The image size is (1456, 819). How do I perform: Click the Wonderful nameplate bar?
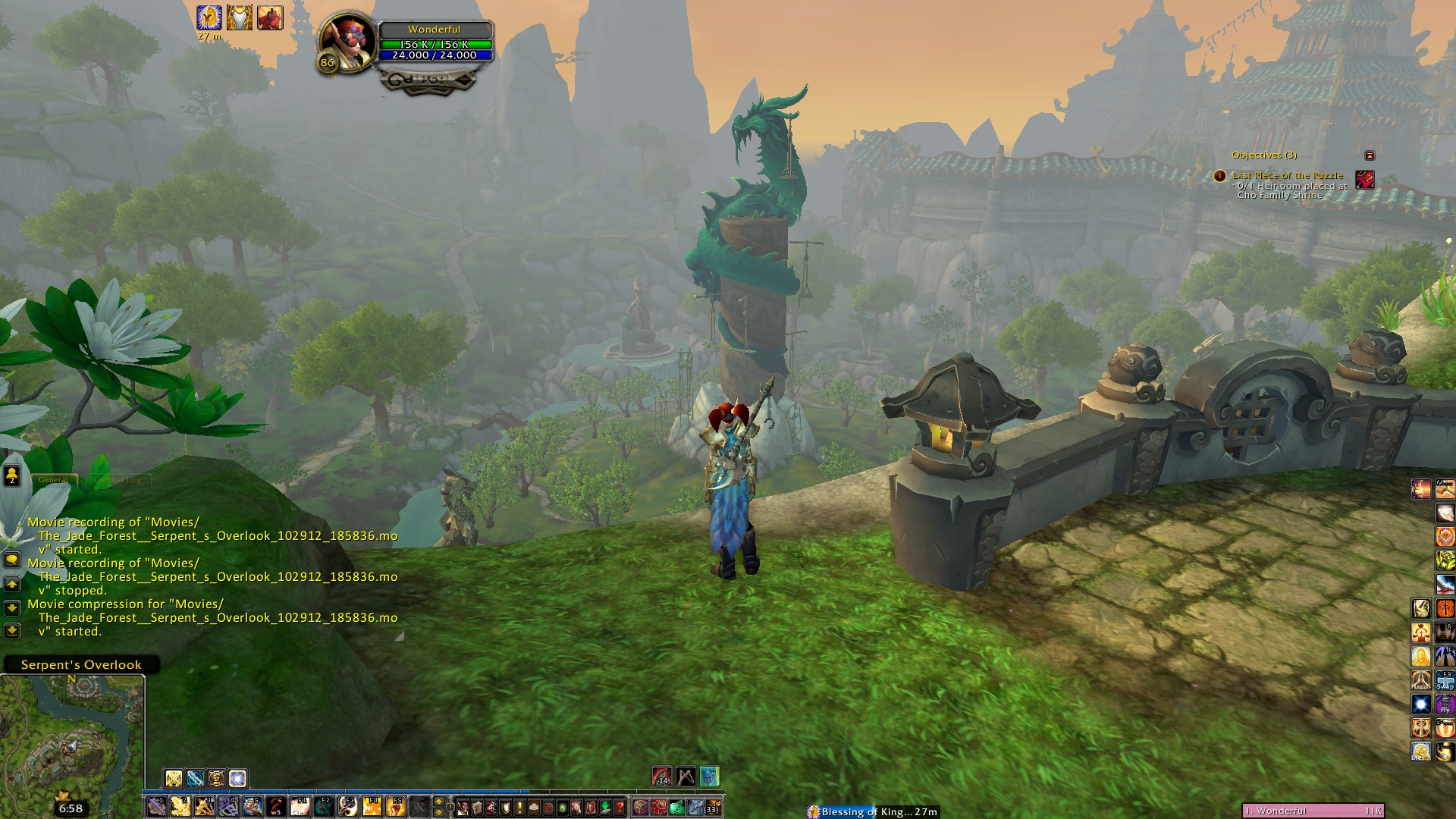pyautogui.click(x=1313, y=811)
